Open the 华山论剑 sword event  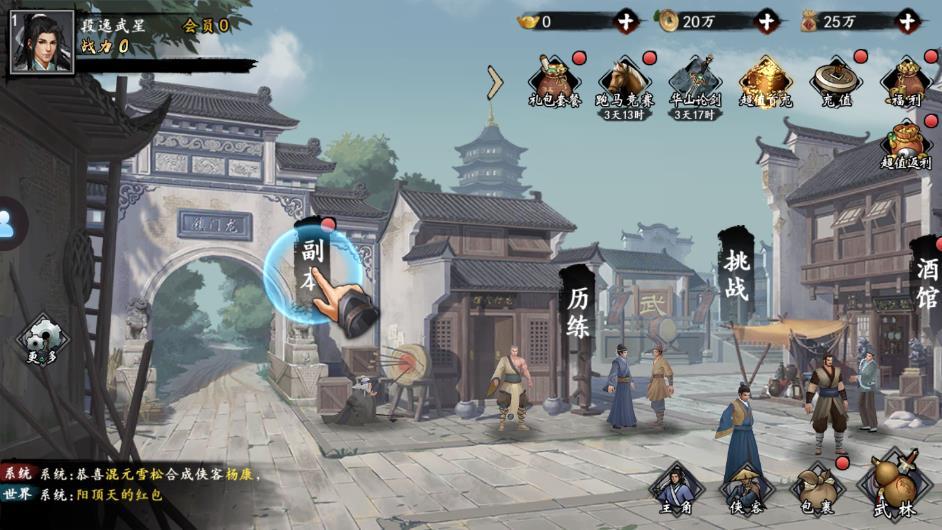[695, 81]
